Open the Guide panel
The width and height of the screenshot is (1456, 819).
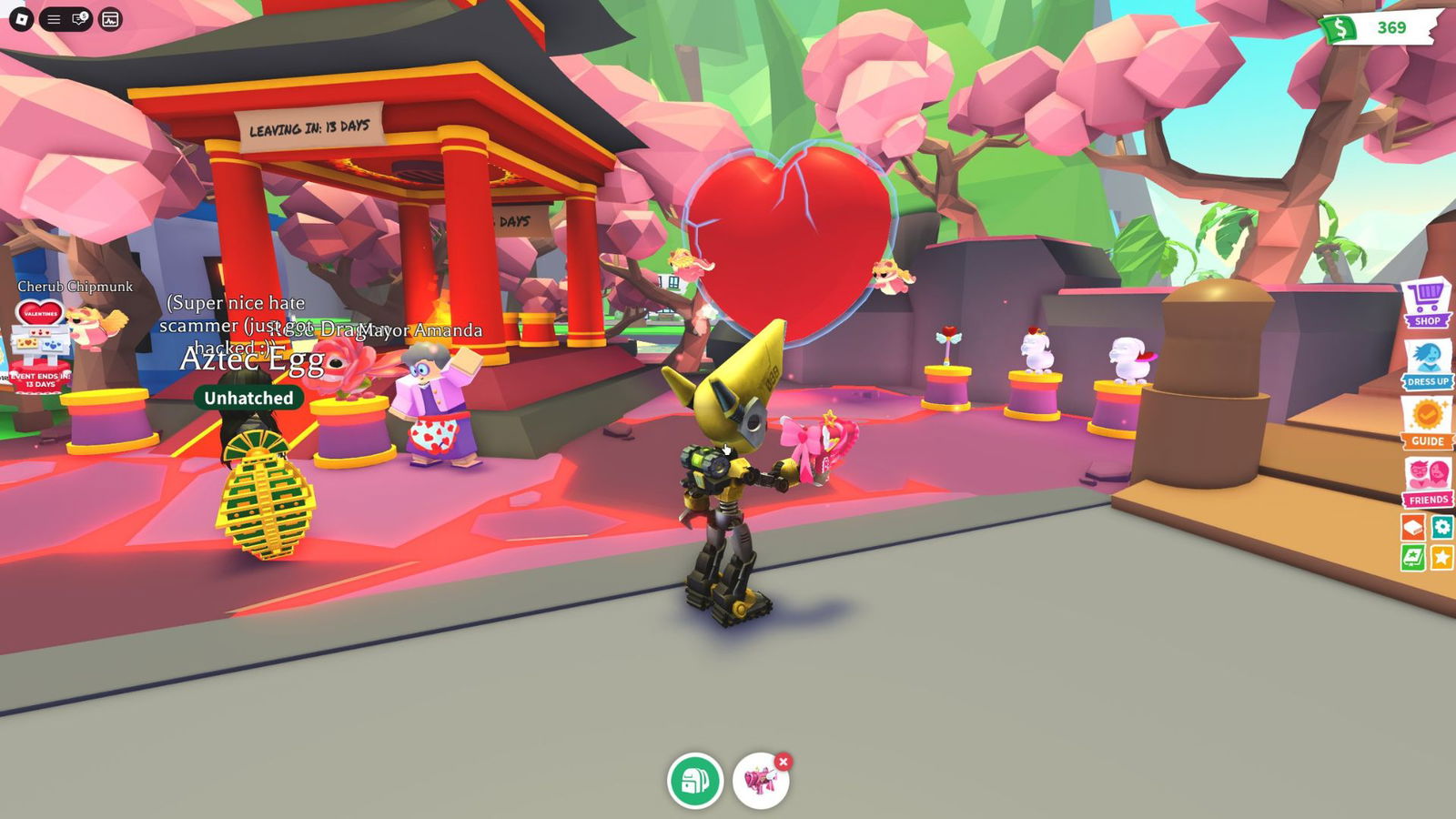pyautogui.click(x=1427, y=423)
